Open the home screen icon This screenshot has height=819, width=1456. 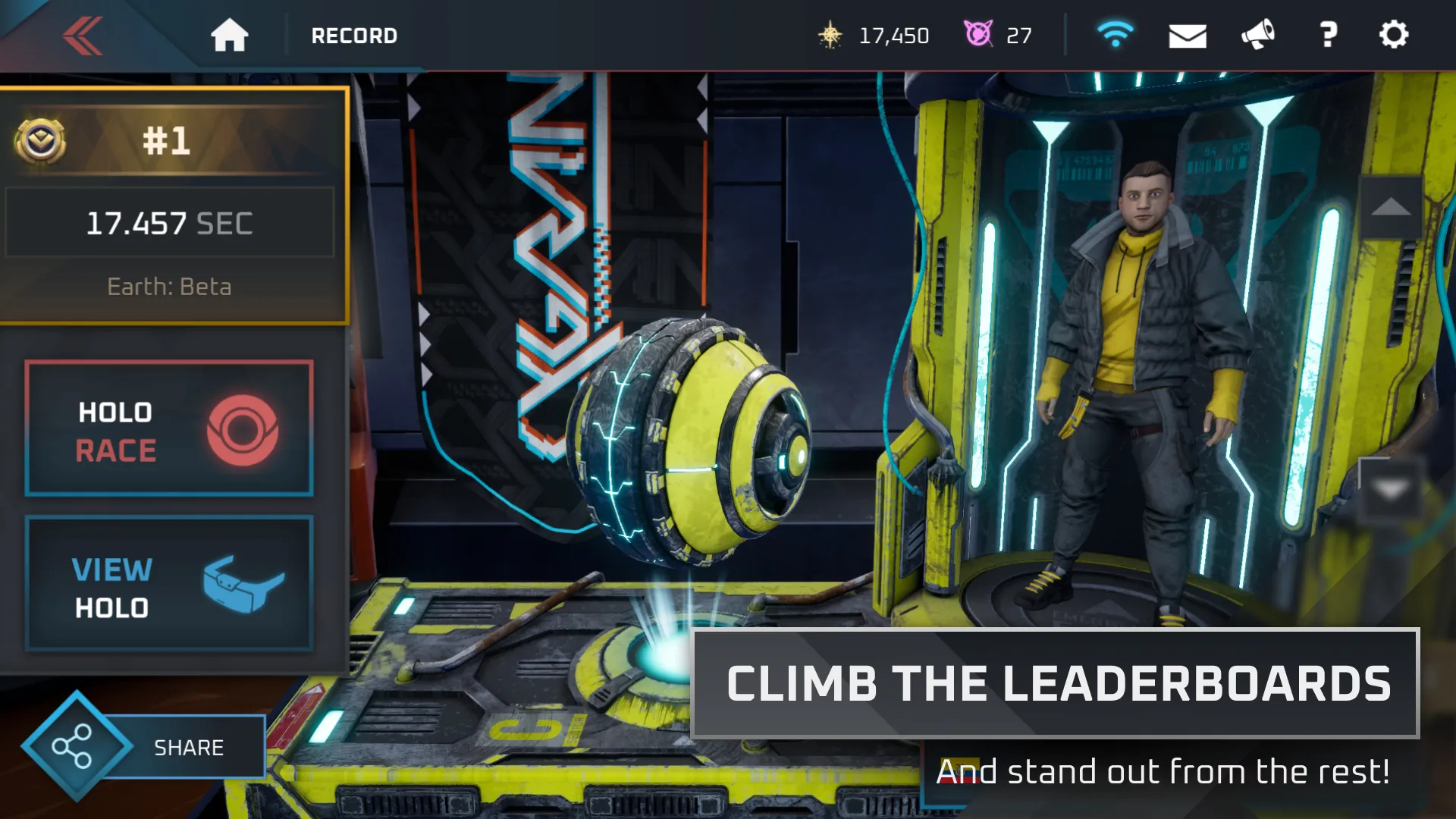tap(231, 35)
